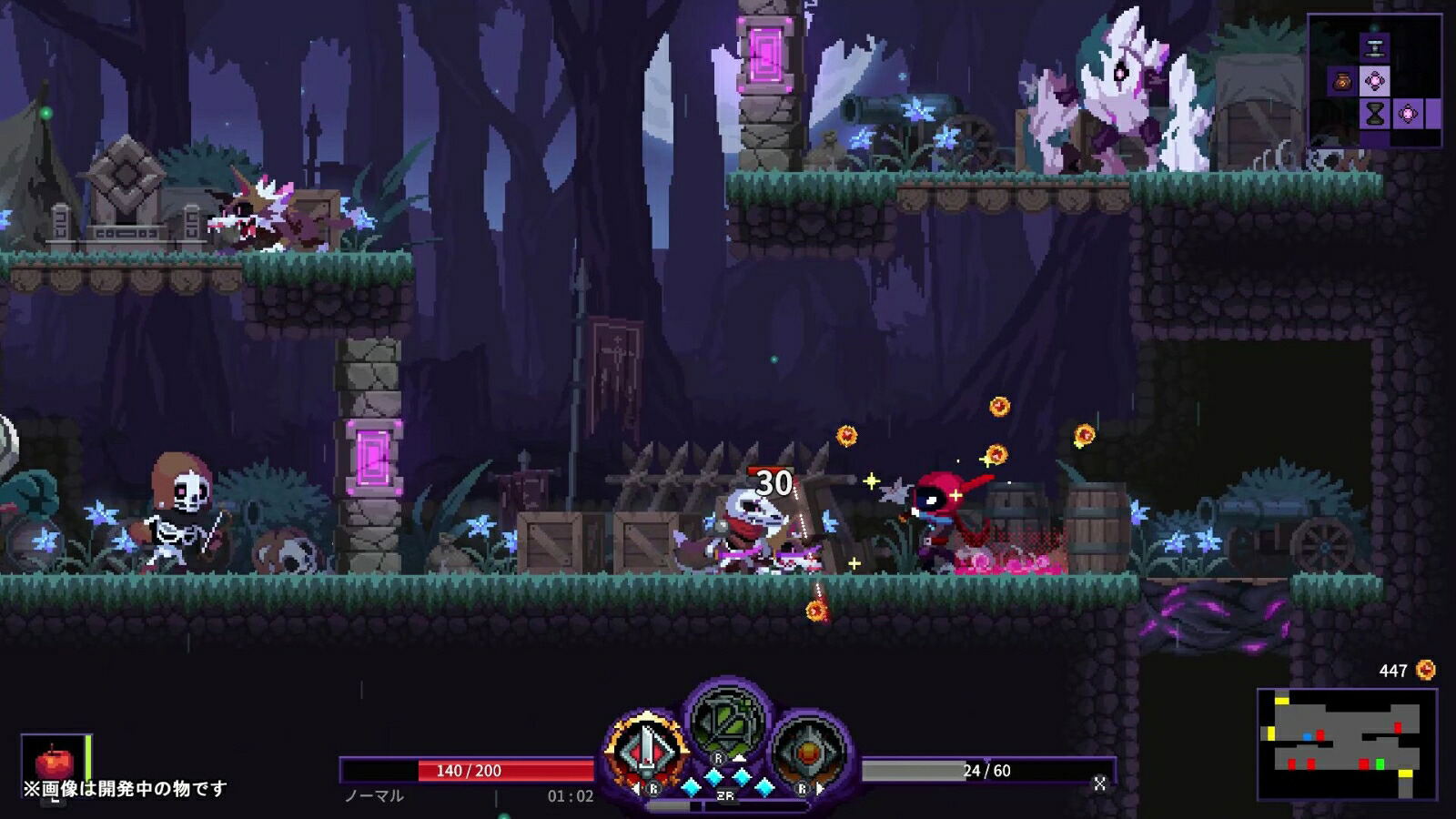
Task: Click the highlighted pink gem relic slot
Action: coord(1375,82)
